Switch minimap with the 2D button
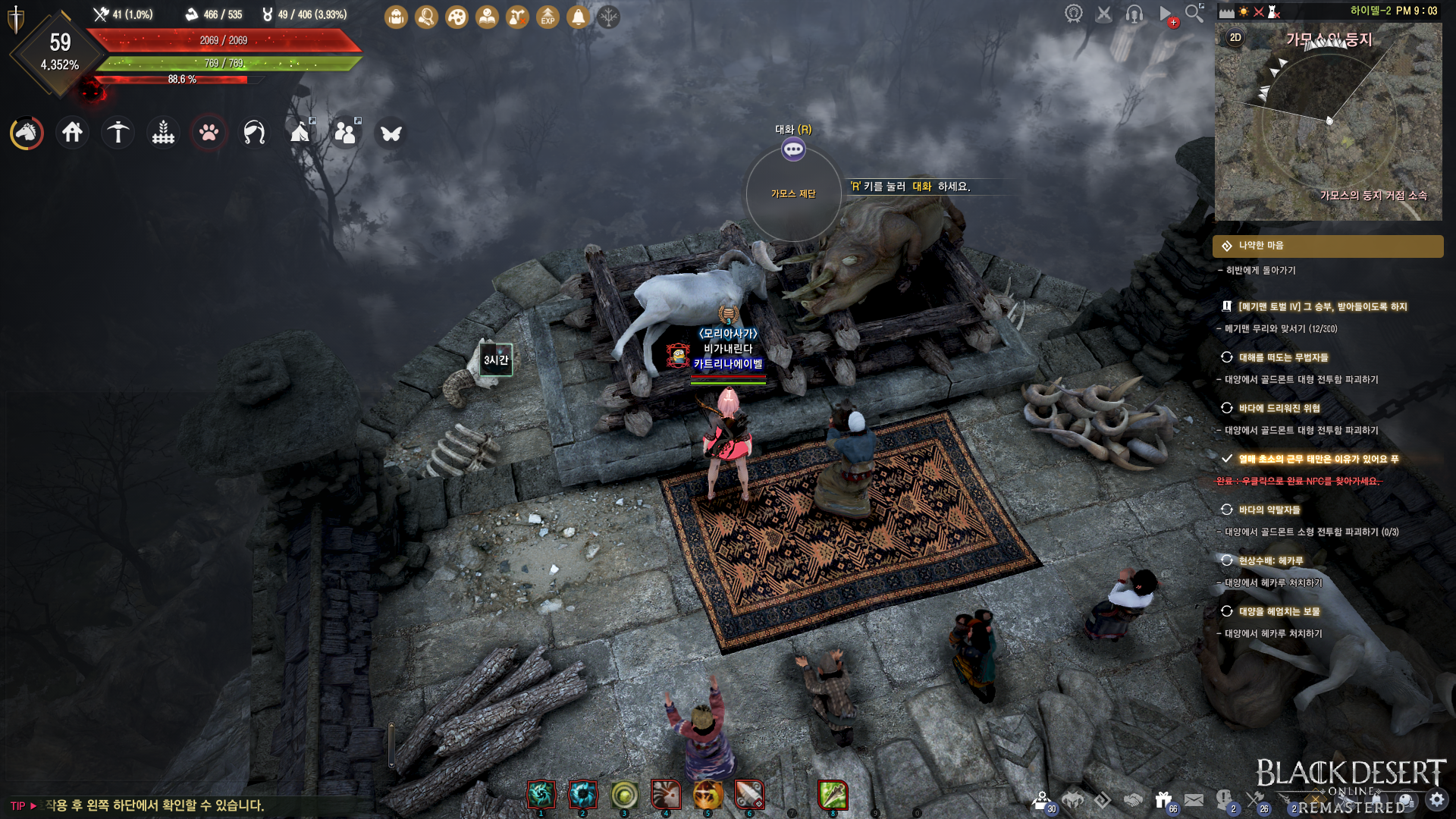 tap(1235, 37)
